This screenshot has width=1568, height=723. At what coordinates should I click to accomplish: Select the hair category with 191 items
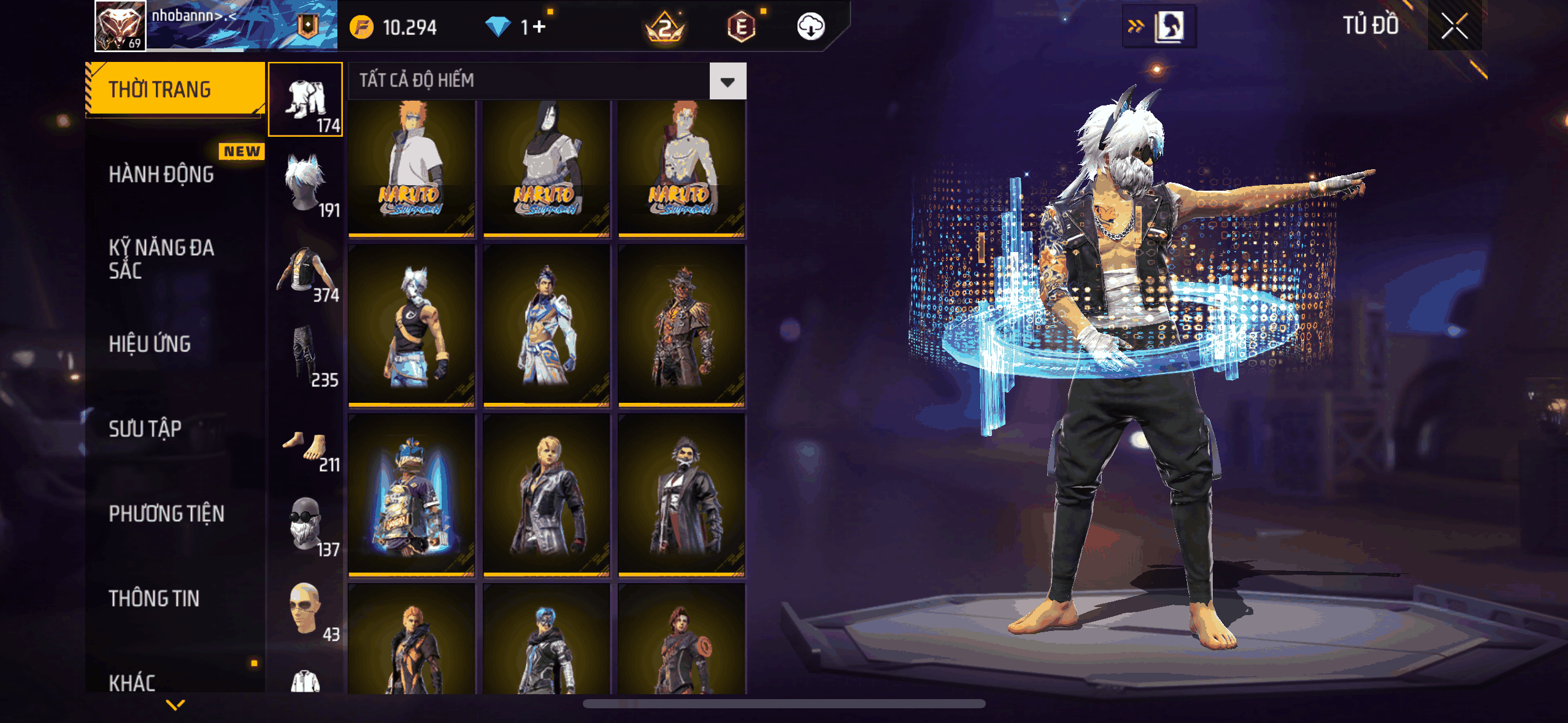(306, 184)
